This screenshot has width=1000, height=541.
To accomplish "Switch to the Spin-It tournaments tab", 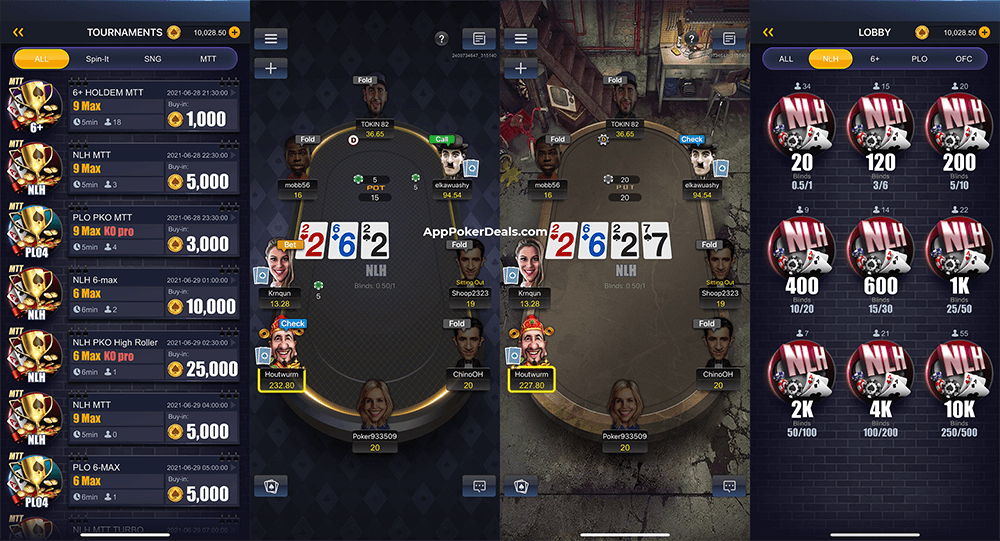I will (97, 59).
